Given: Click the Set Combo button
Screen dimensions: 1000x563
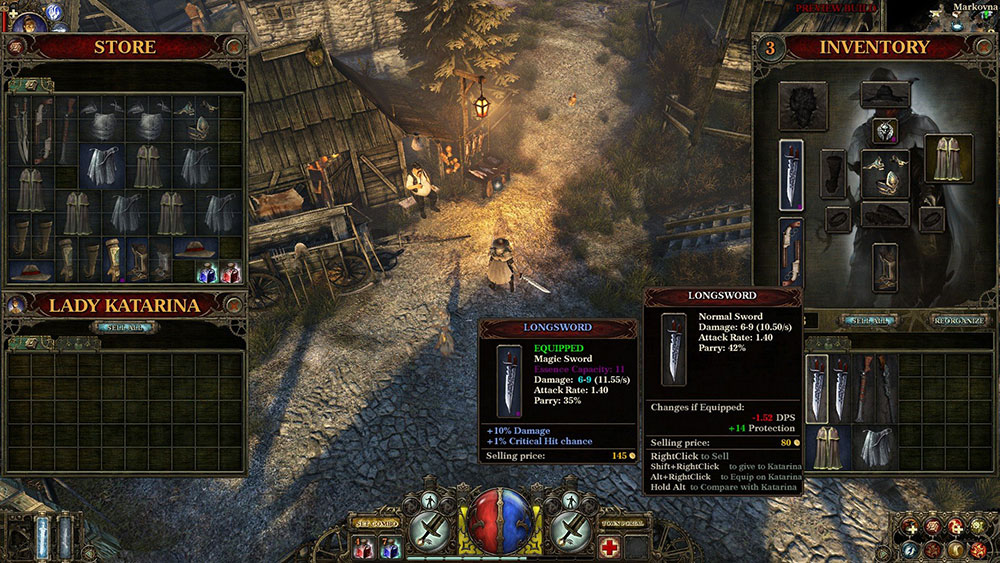Looking at the screenshot, I should [376, 523].
